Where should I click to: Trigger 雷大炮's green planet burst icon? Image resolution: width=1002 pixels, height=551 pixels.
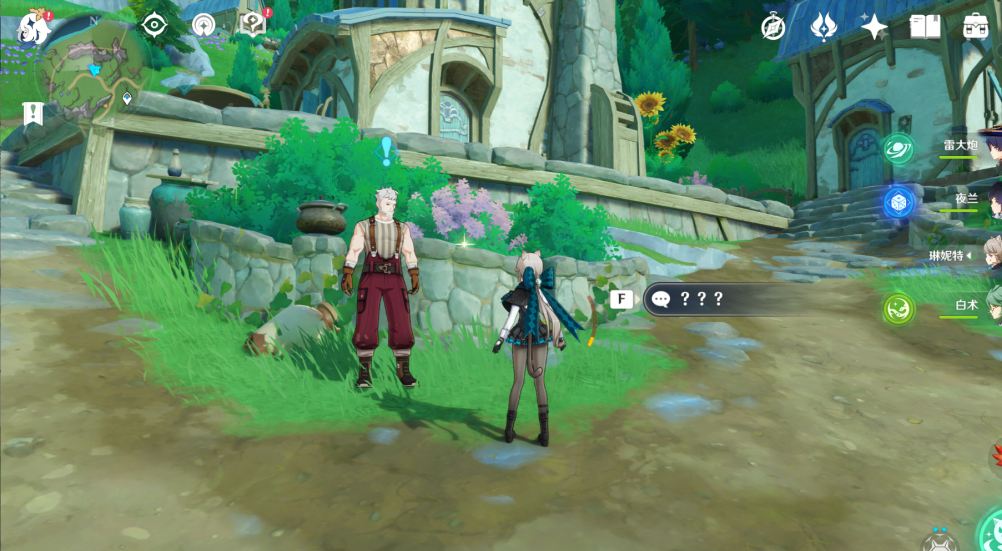click(x=898, y=149)
